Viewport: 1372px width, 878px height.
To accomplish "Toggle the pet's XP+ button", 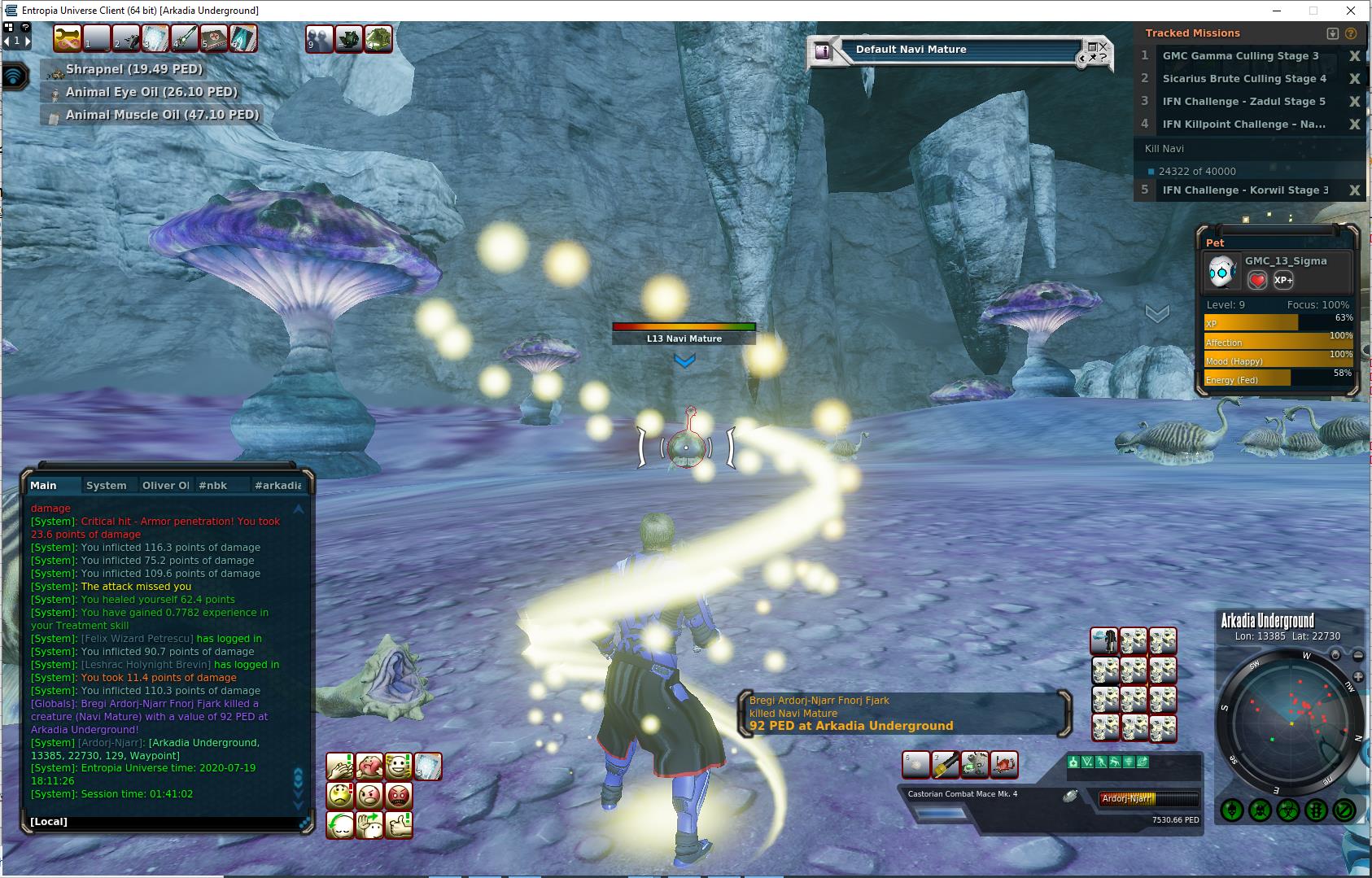I will 1283,280.
